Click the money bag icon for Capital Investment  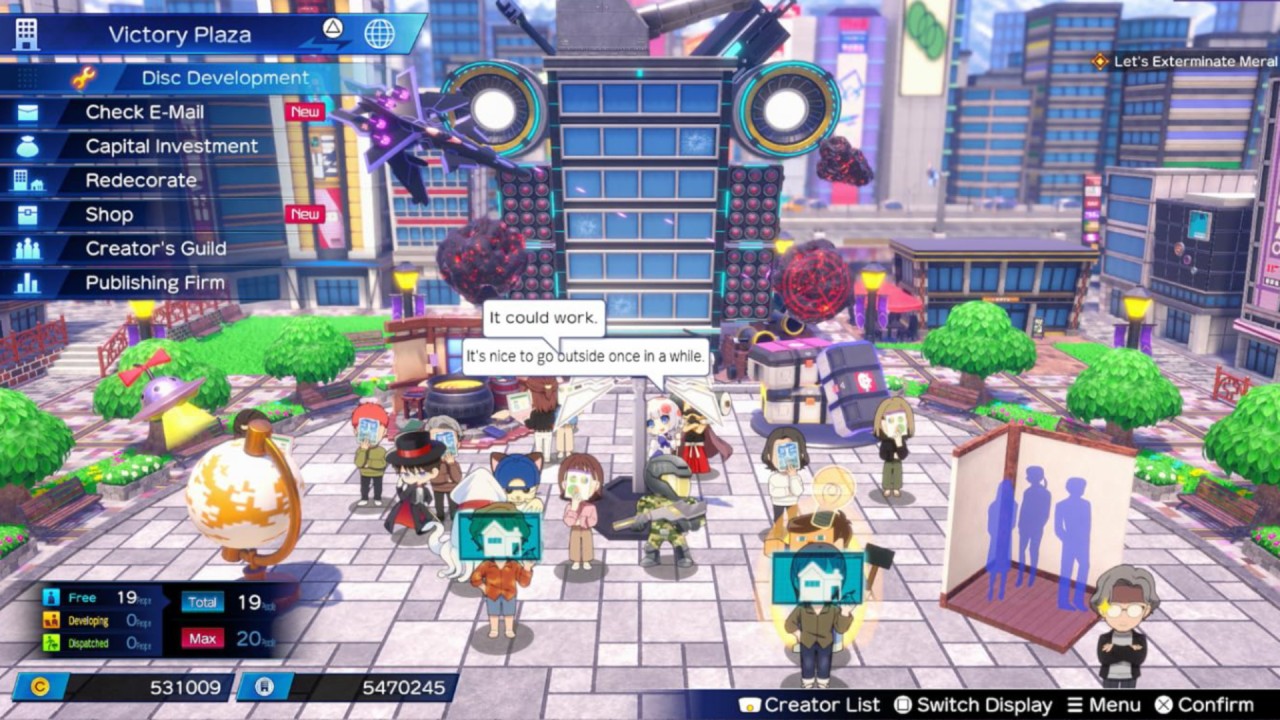tap(26, 146)
